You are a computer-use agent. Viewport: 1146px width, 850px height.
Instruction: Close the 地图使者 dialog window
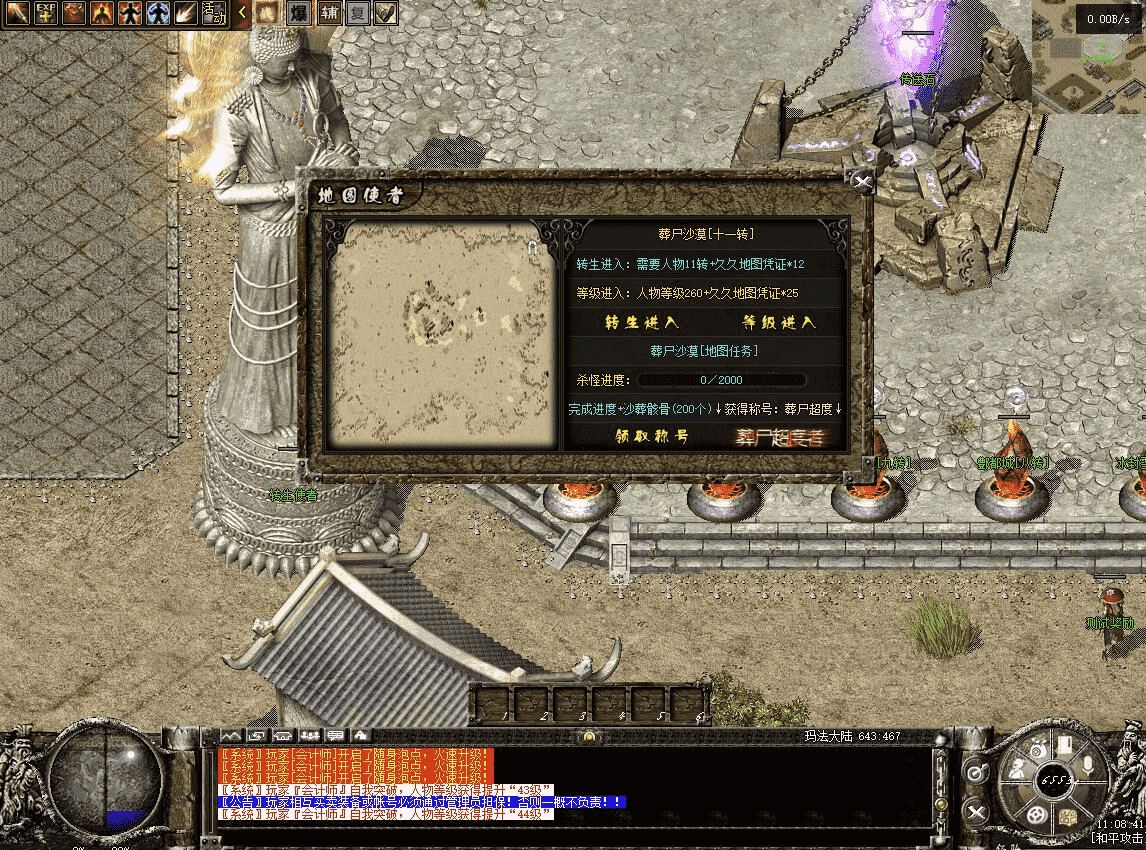coord(861,181)
